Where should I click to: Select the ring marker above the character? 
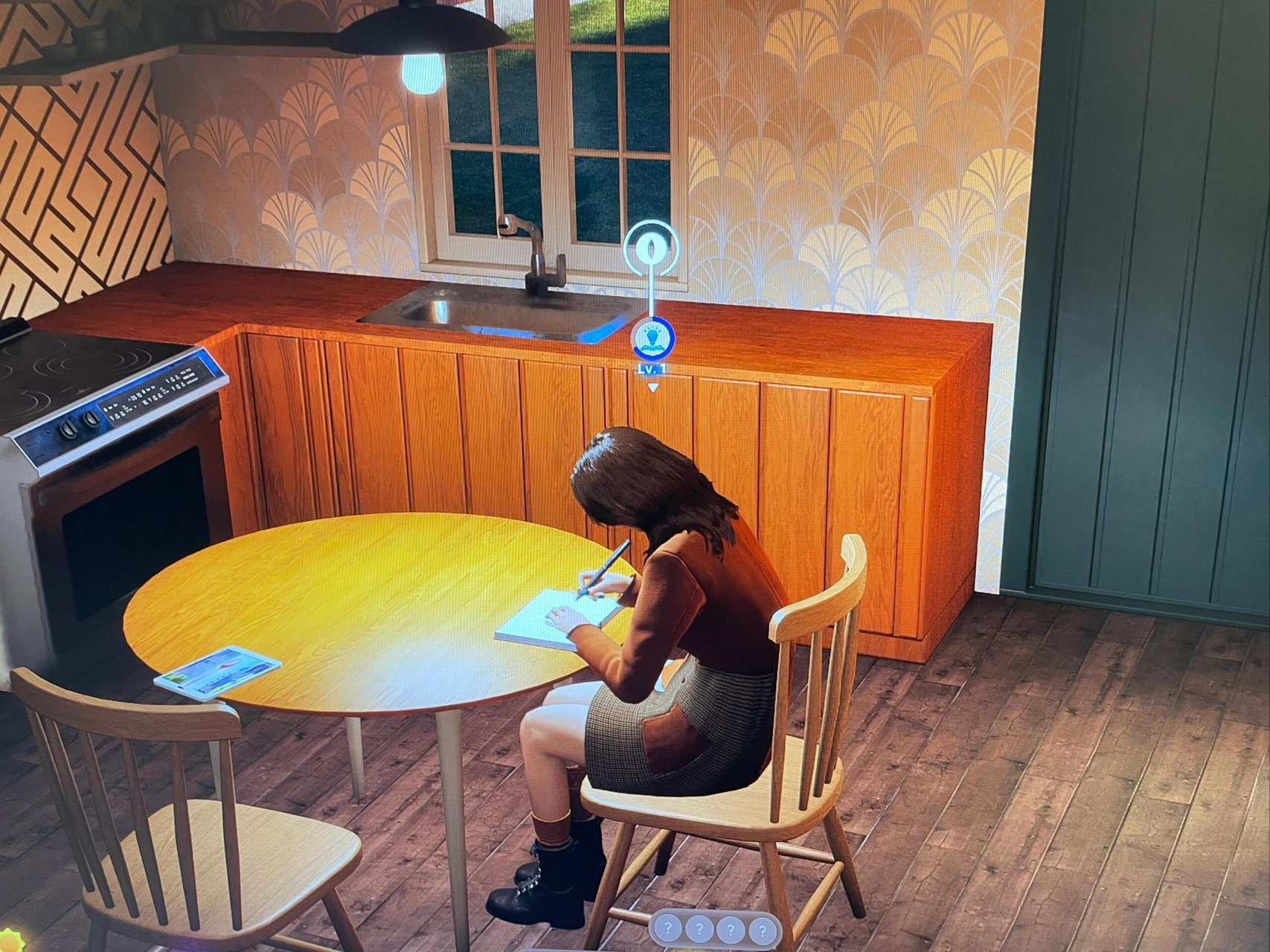pyautogui.click(x=652, y=248)
